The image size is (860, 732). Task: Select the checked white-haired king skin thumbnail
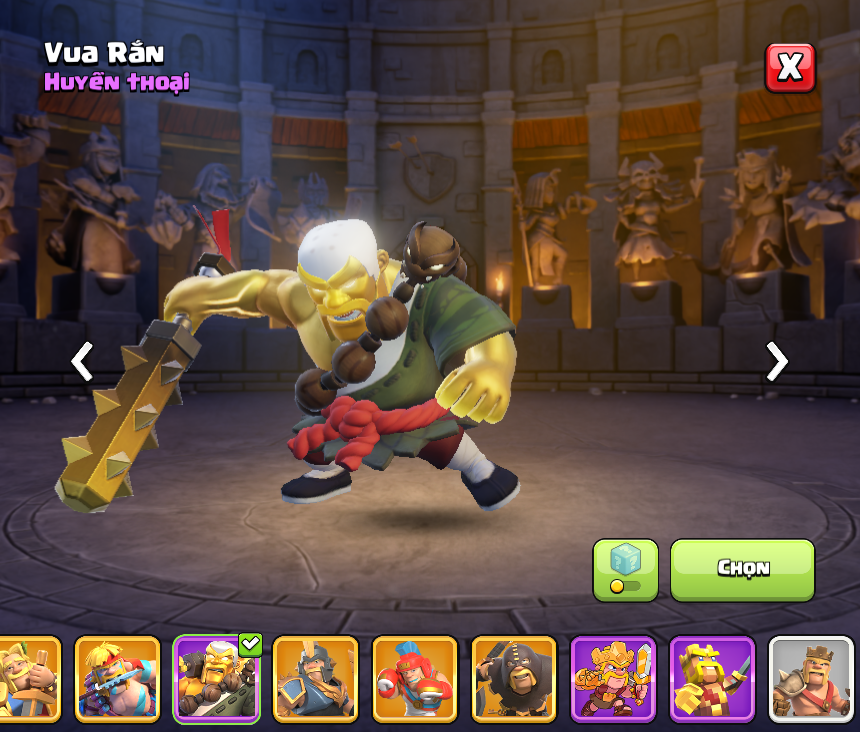216,679
